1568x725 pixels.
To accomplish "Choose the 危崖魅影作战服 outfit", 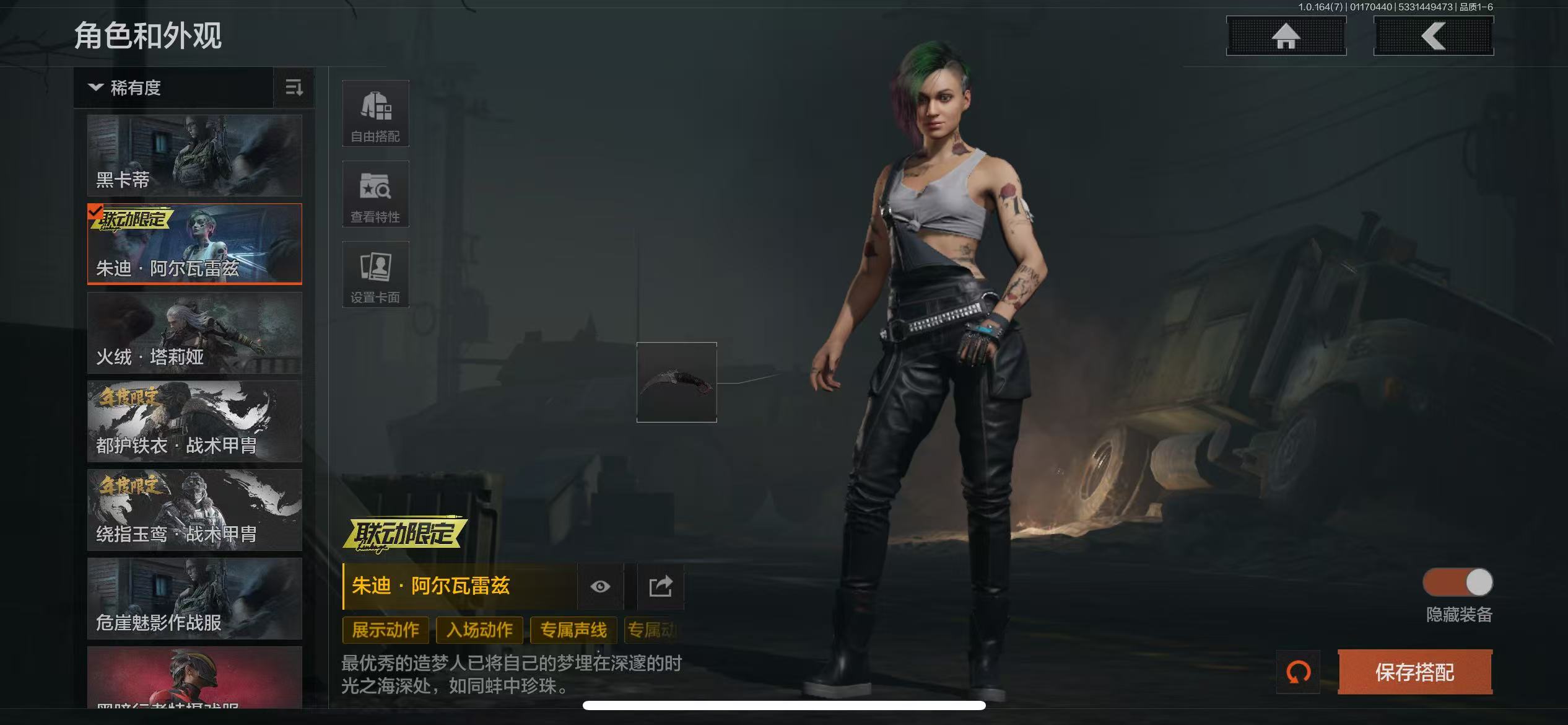I will (x=194, y=599).
